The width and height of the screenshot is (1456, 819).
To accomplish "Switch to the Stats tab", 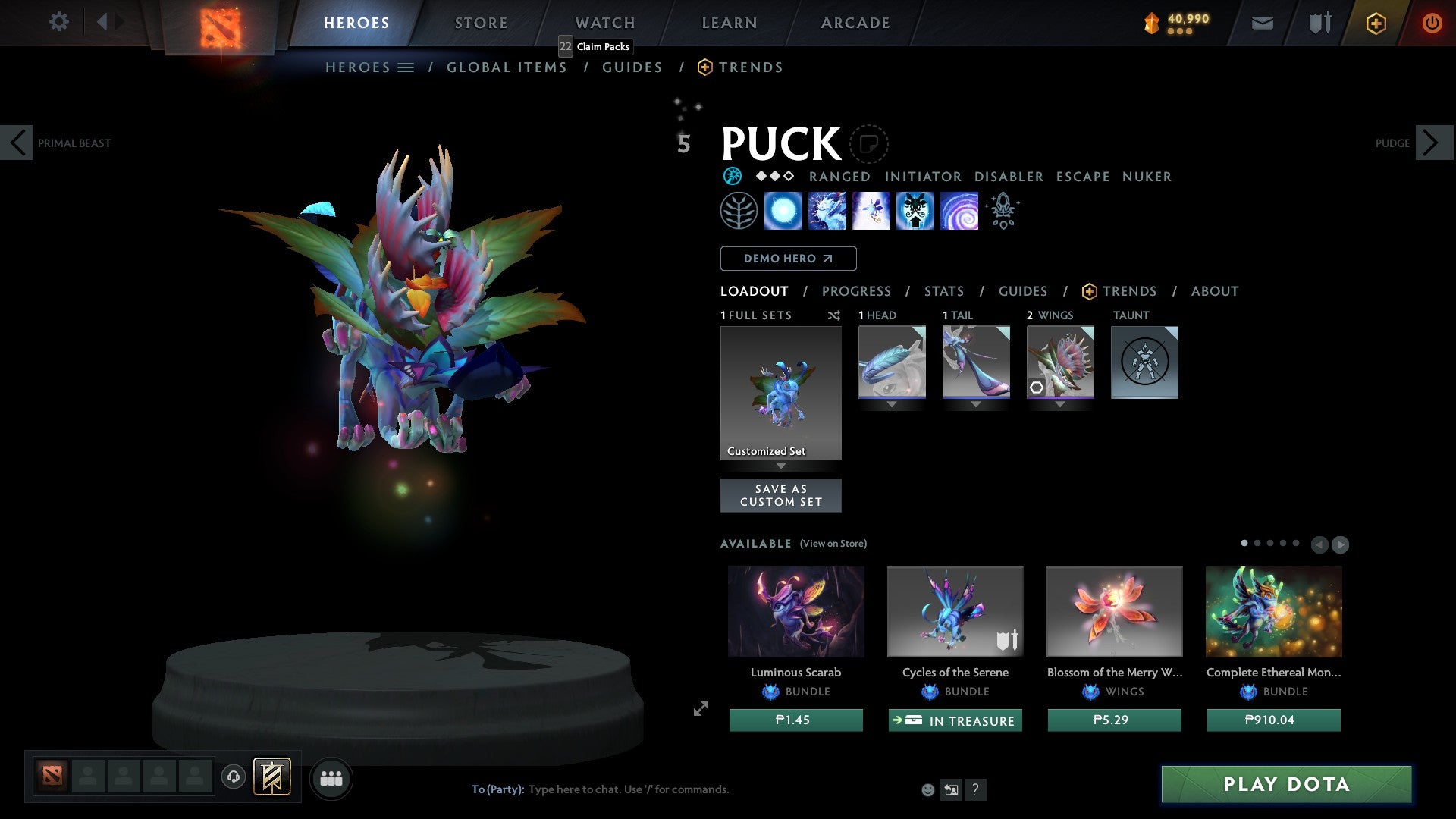I will 943,291.
